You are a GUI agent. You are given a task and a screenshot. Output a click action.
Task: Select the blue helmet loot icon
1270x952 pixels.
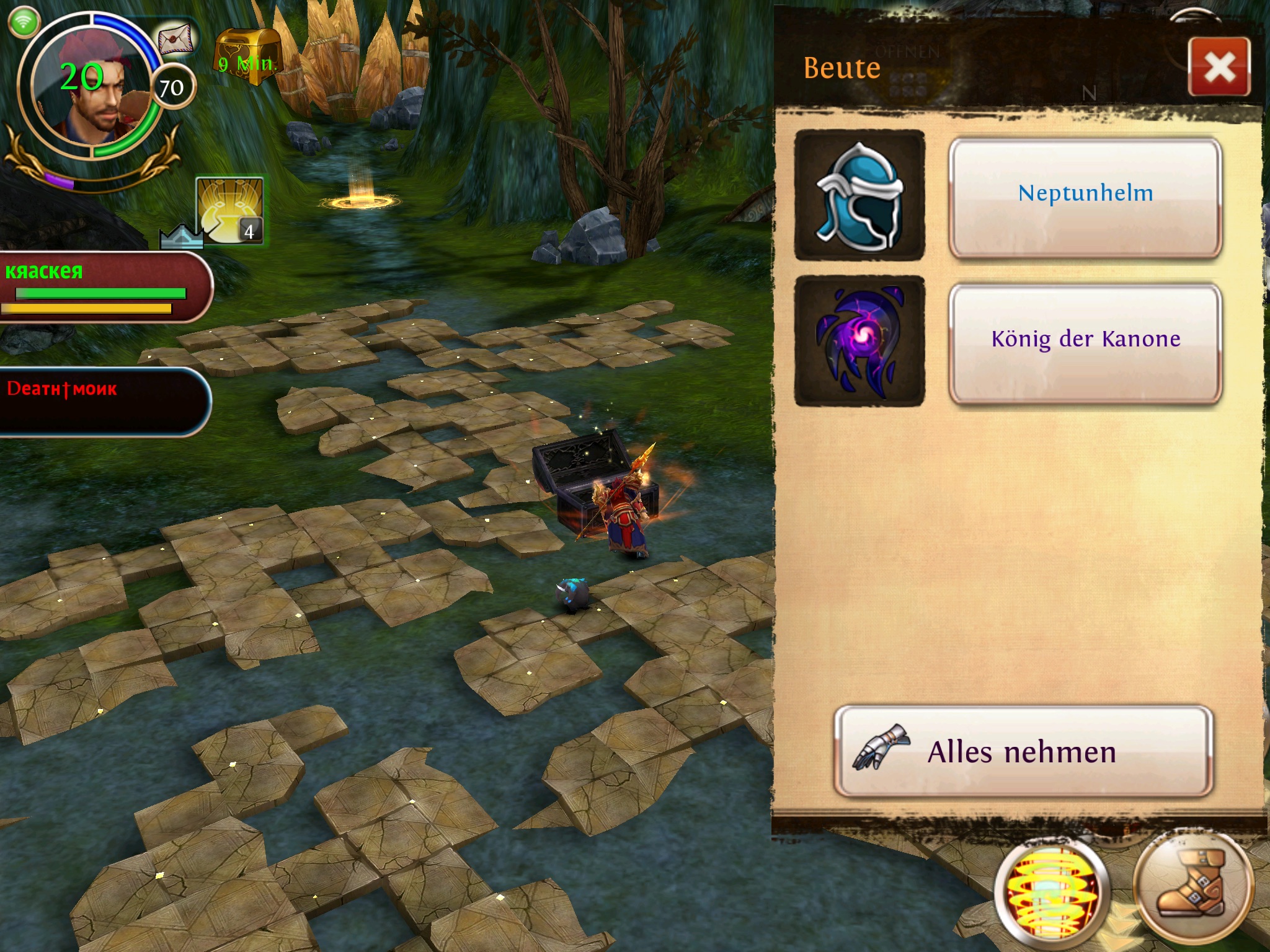tap(859, 195)
